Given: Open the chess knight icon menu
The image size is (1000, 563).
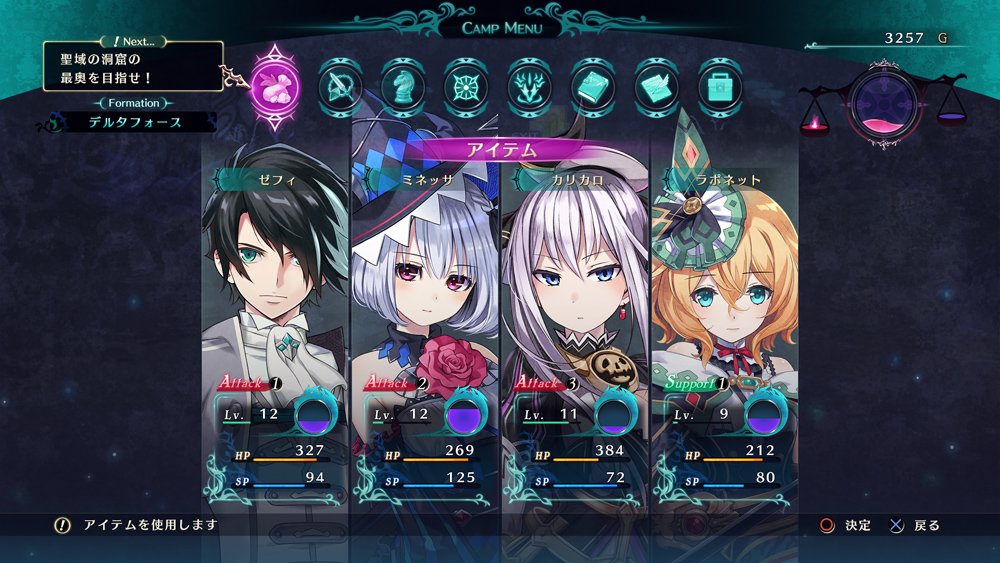Looking at the screenshot, I should (403, 86).
